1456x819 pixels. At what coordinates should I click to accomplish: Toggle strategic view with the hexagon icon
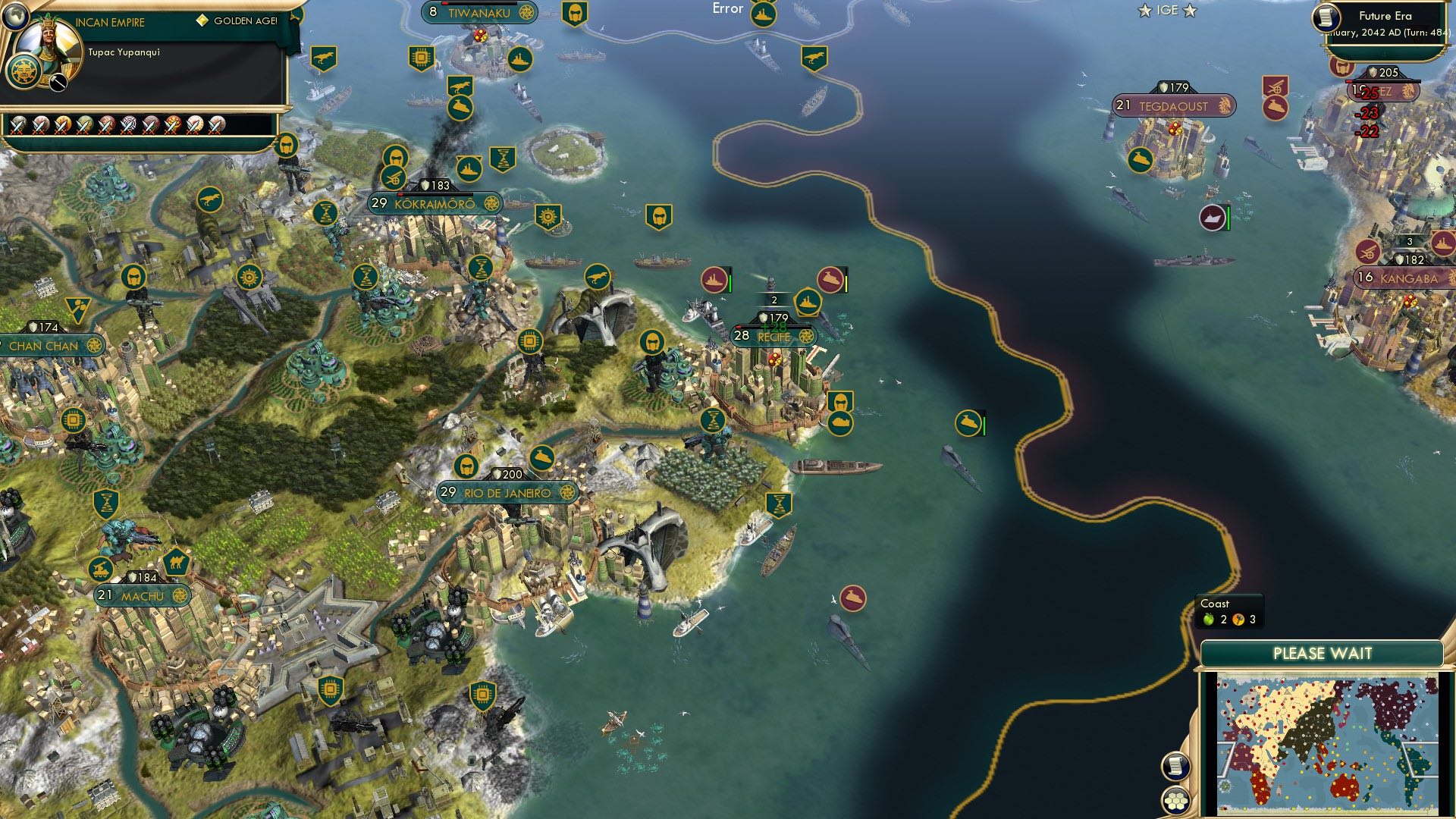click(1175, 801)
